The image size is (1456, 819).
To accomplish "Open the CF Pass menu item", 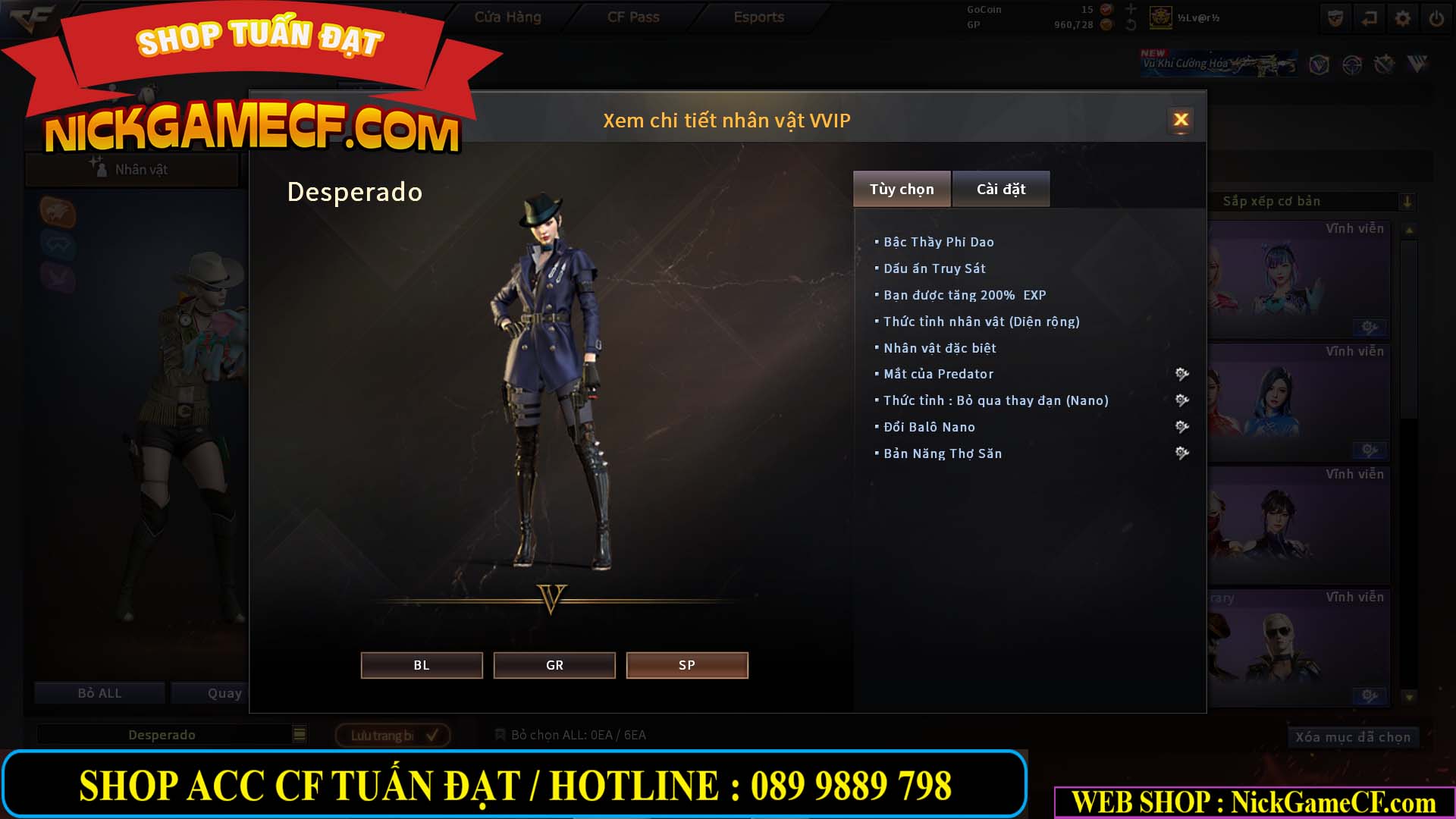I will 632,17.
